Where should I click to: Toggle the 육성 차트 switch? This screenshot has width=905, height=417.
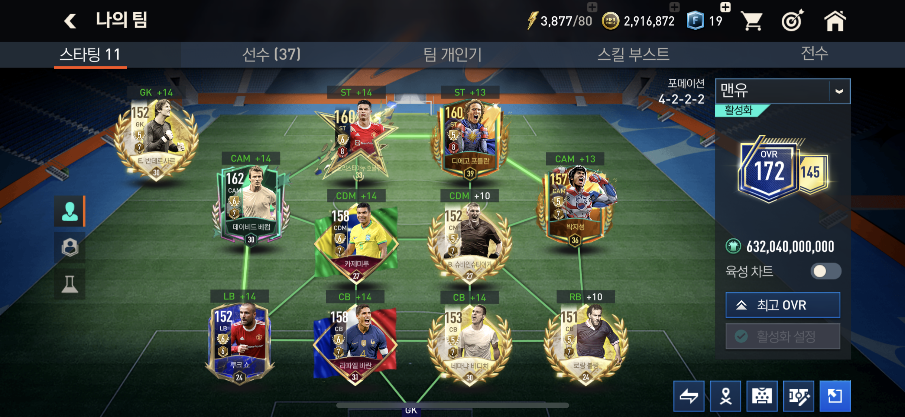click(826, 271)
